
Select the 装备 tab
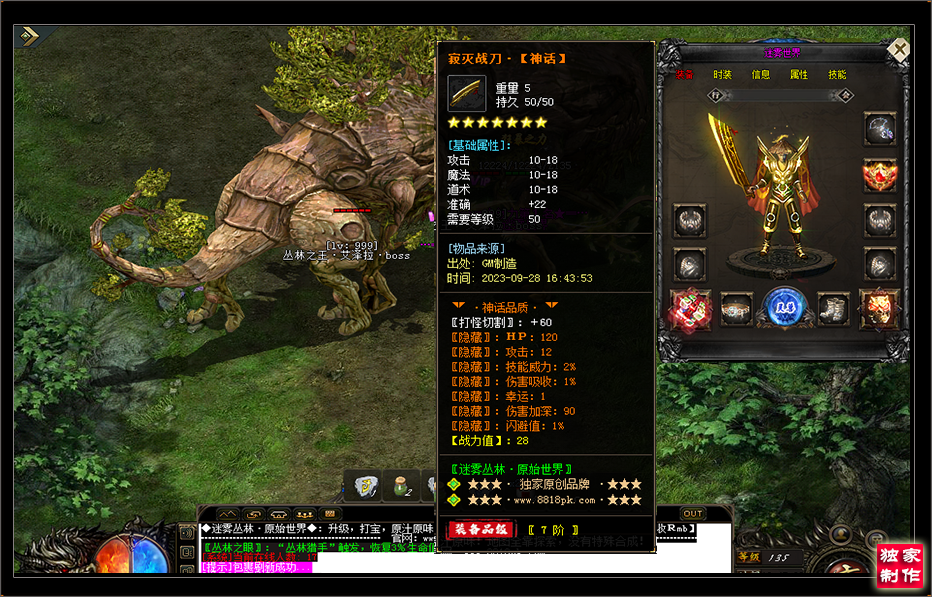685,75
